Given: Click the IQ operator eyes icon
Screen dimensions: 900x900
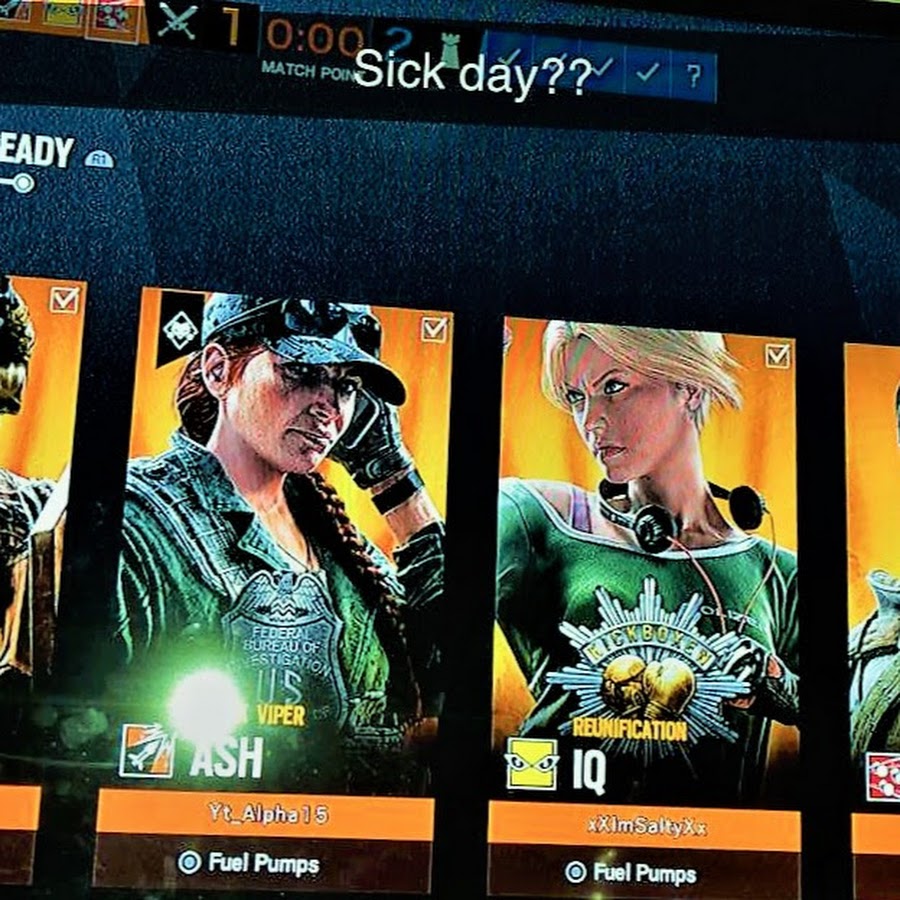Looking at the screenshot, I should click(x=531, y=764).
